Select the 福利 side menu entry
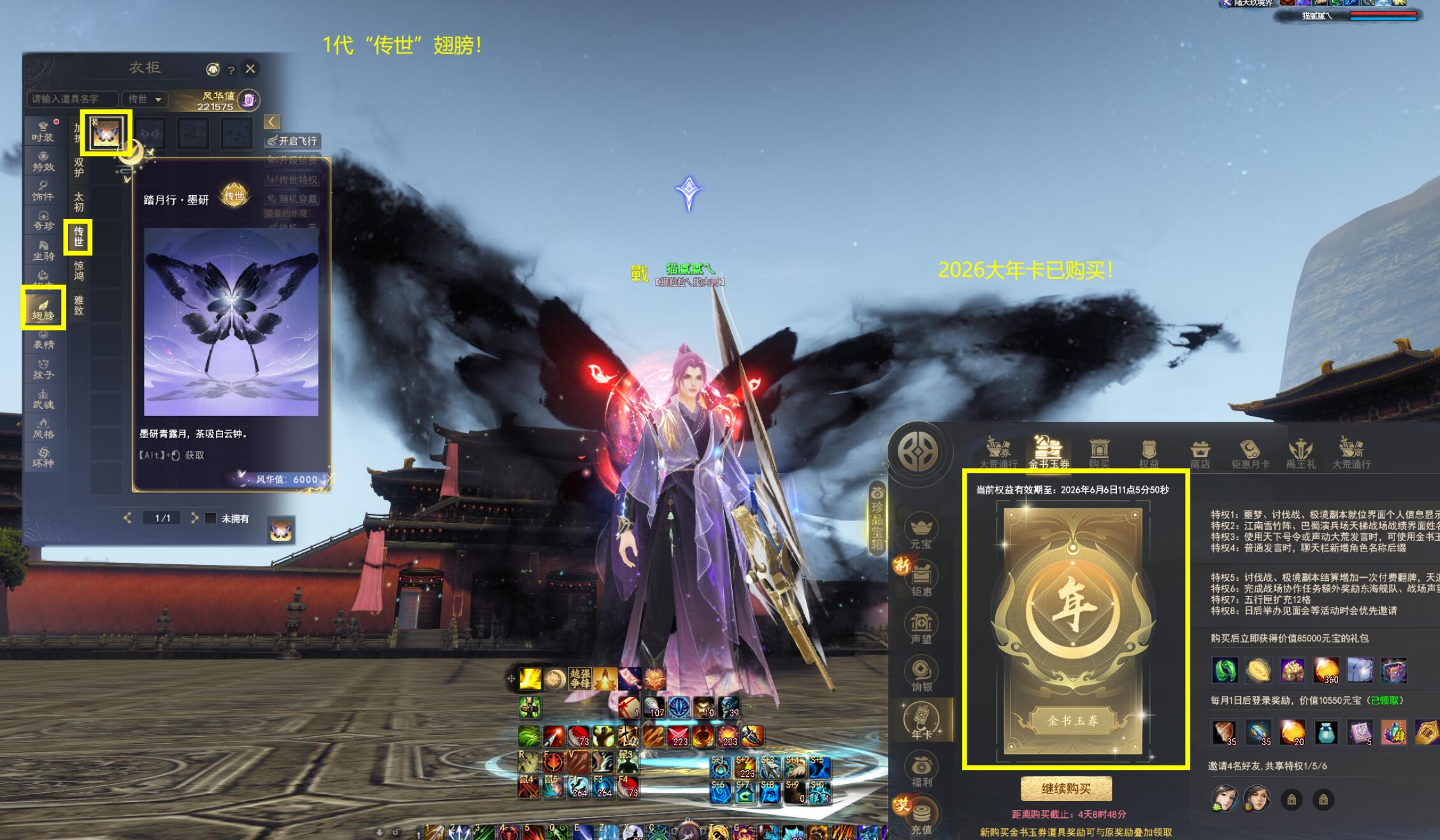Viewport: 1440px width, 840px height. coord(921,771)
